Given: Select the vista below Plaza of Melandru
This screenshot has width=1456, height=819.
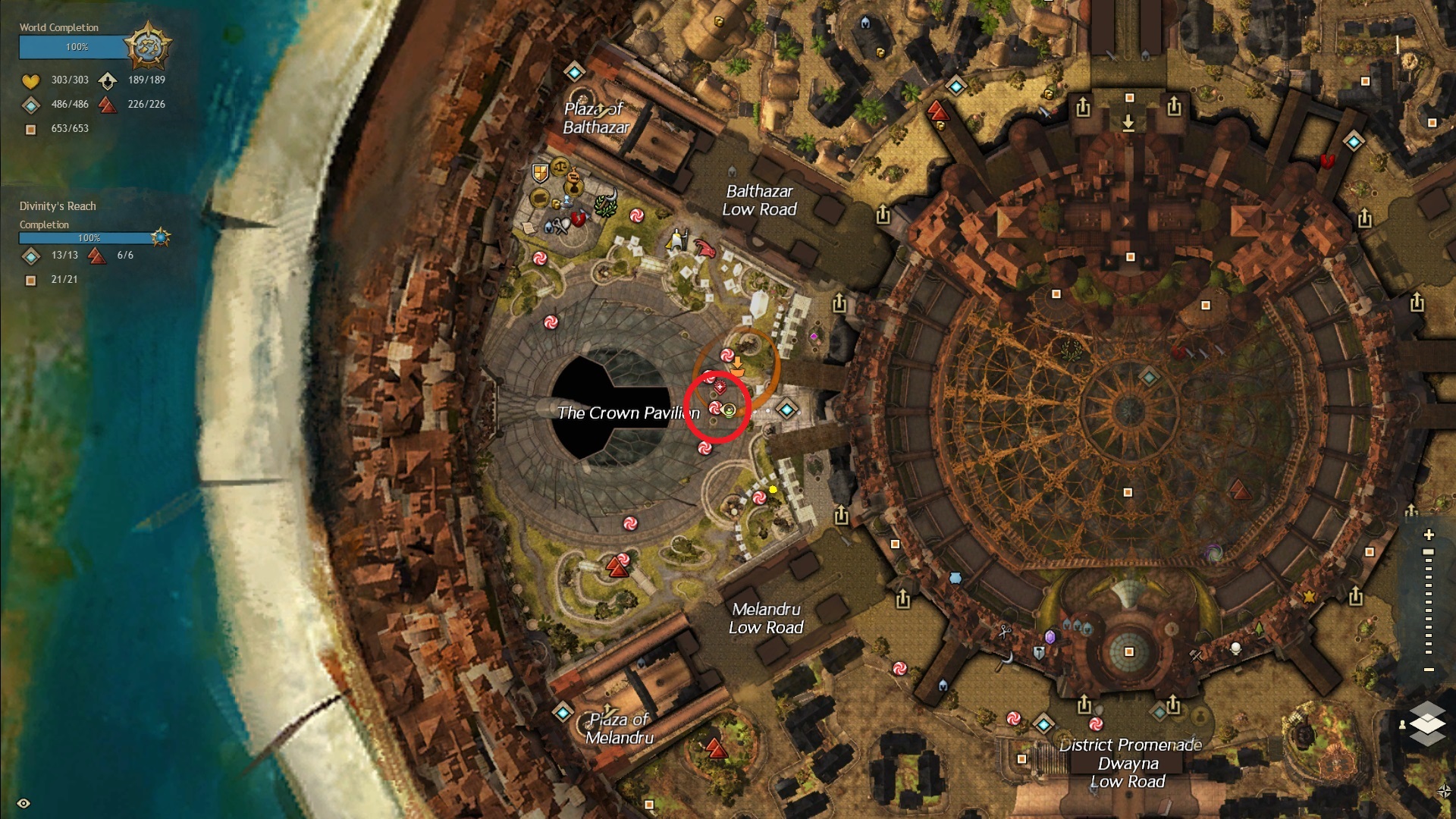Looking at the screenshot, I should point(716,749).
